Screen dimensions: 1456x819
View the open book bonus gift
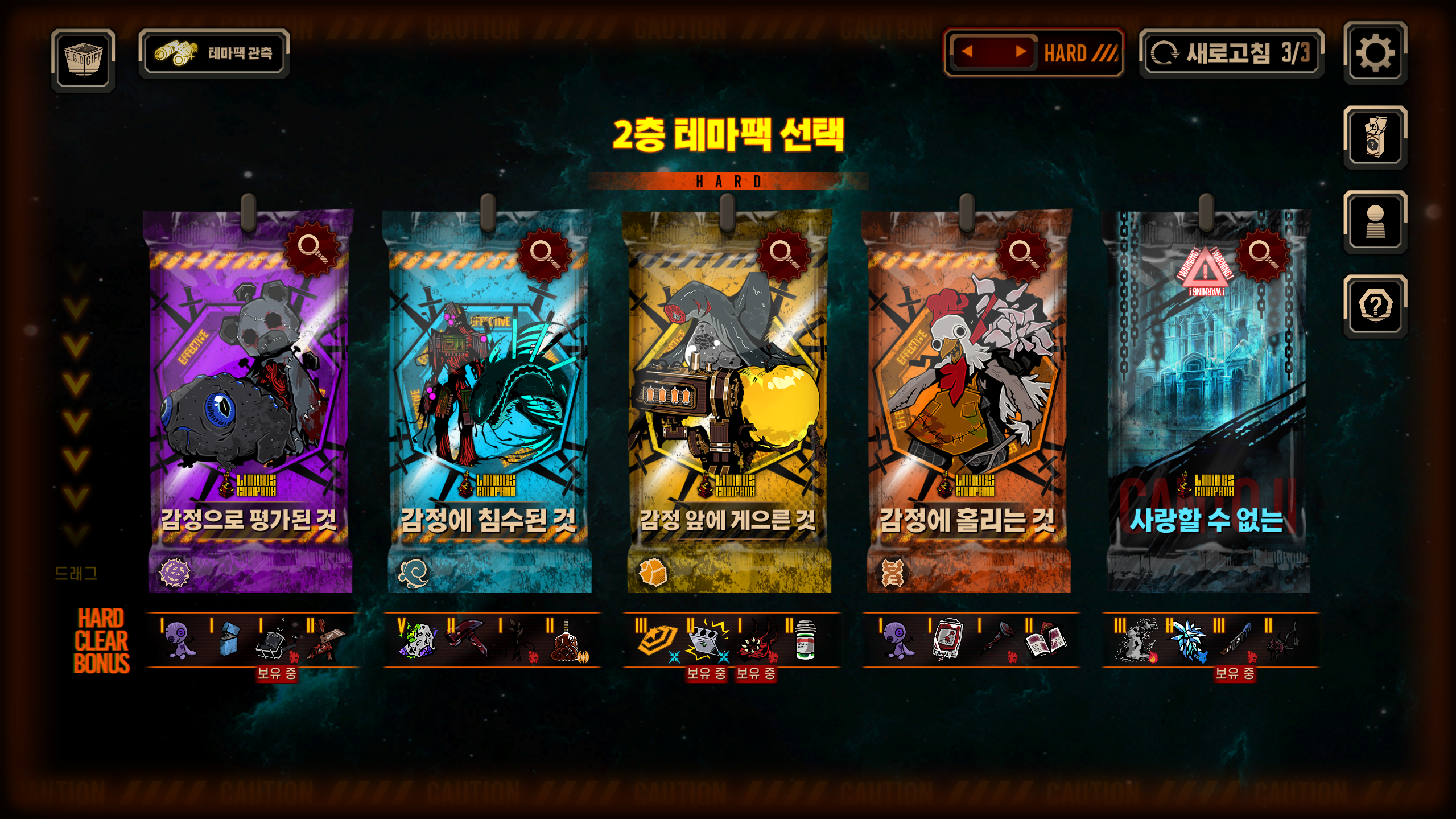click(1045, 640)
